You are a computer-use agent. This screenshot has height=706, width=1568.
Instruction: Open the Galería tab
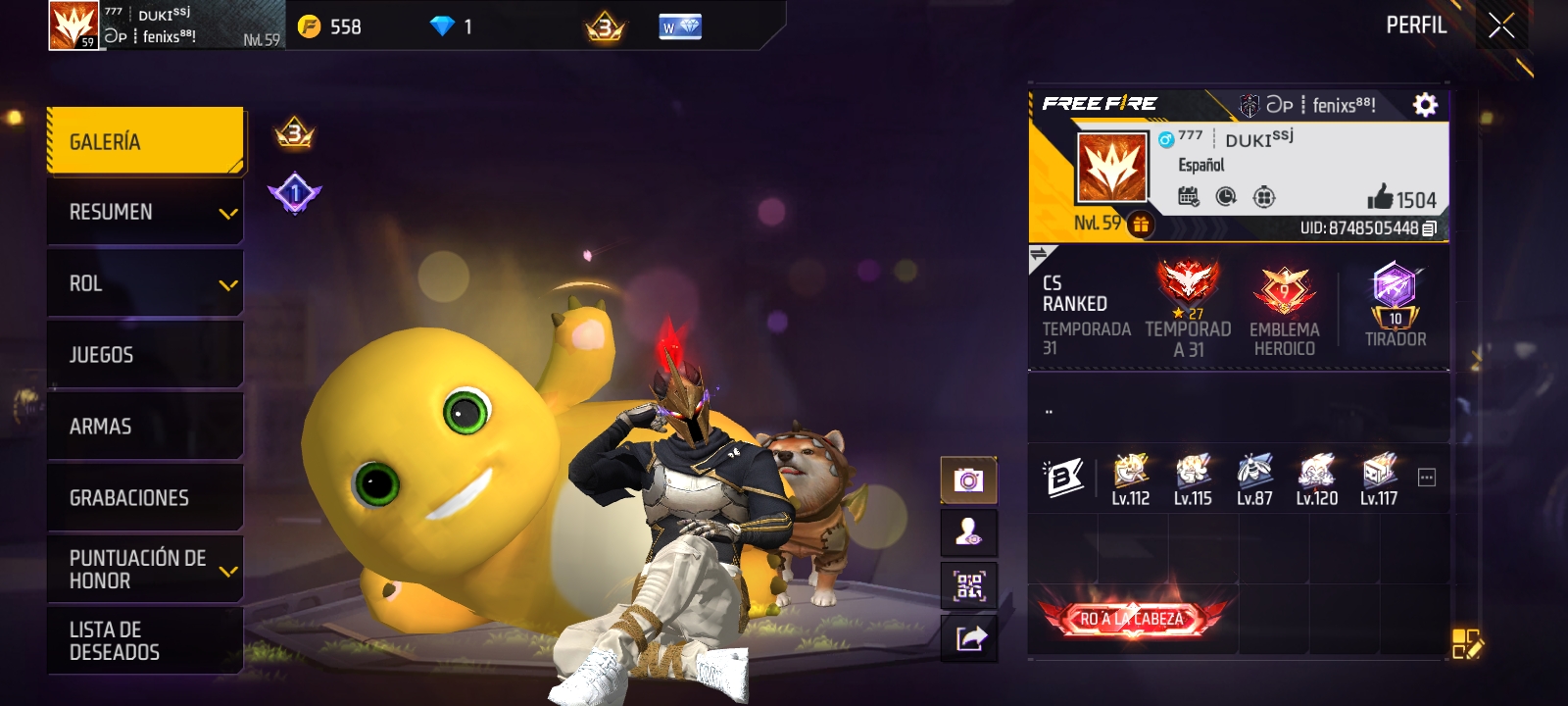[145, 141]
